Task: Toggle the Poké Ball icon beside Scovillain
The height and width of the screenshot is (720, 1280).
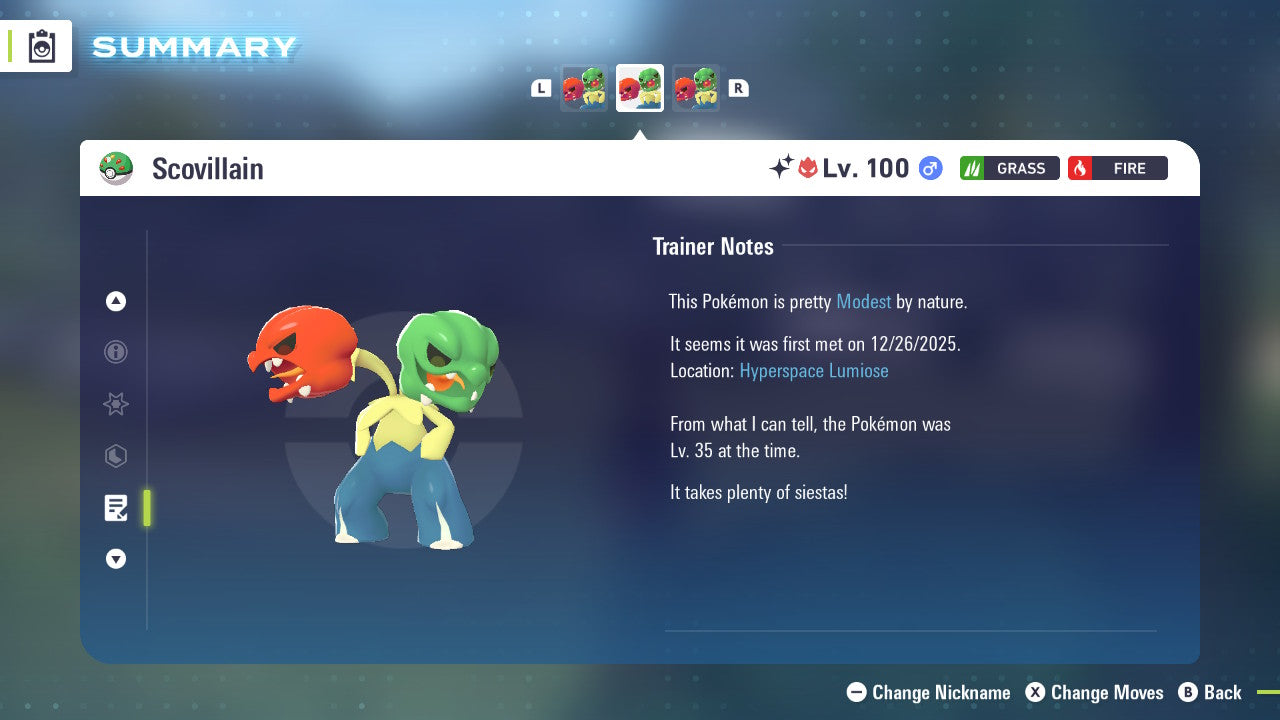Action: [x=117, y=168]
